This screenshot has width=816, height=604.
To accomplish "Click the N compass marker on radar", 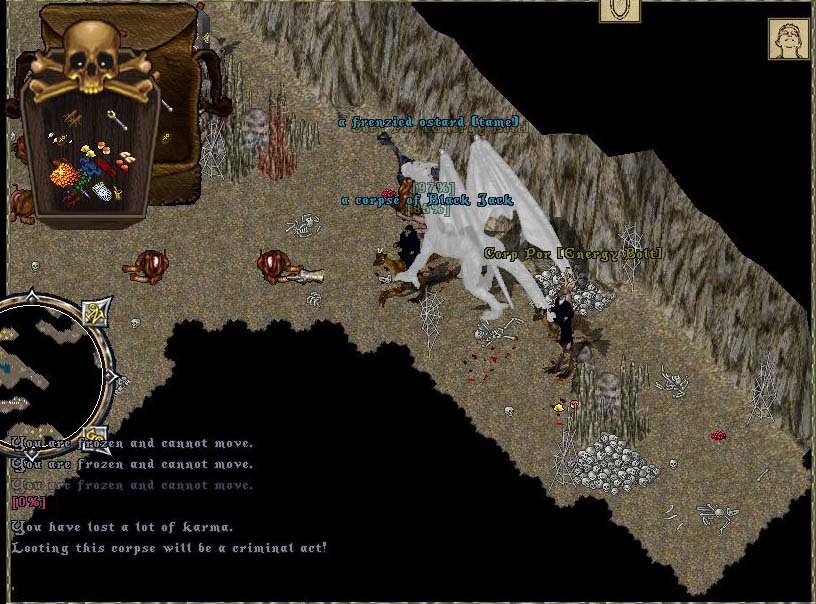I will (x=95, y=311).
